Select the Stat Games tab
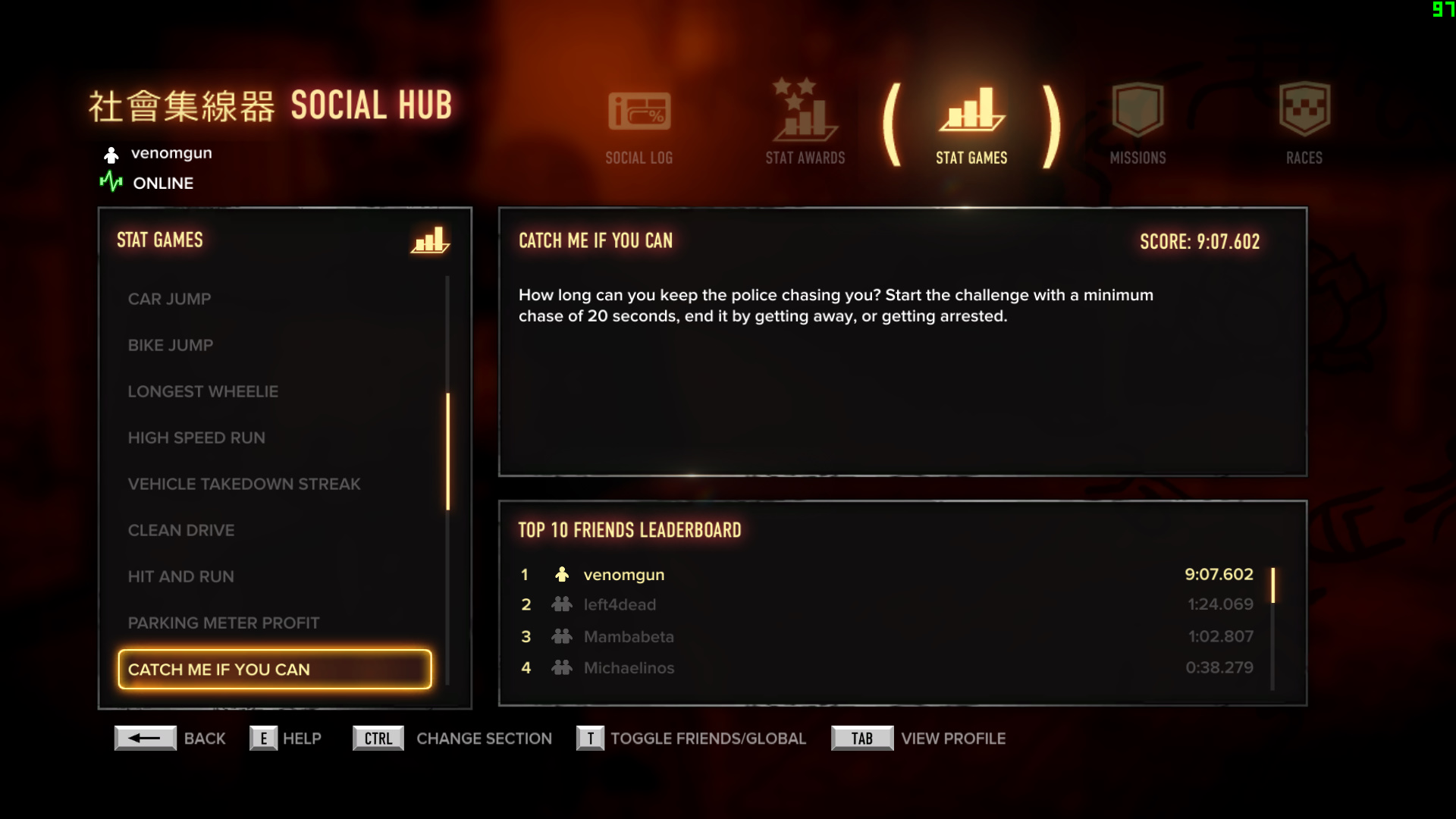Viewport: 1456px width, 819px height. [x=971, y=125]
